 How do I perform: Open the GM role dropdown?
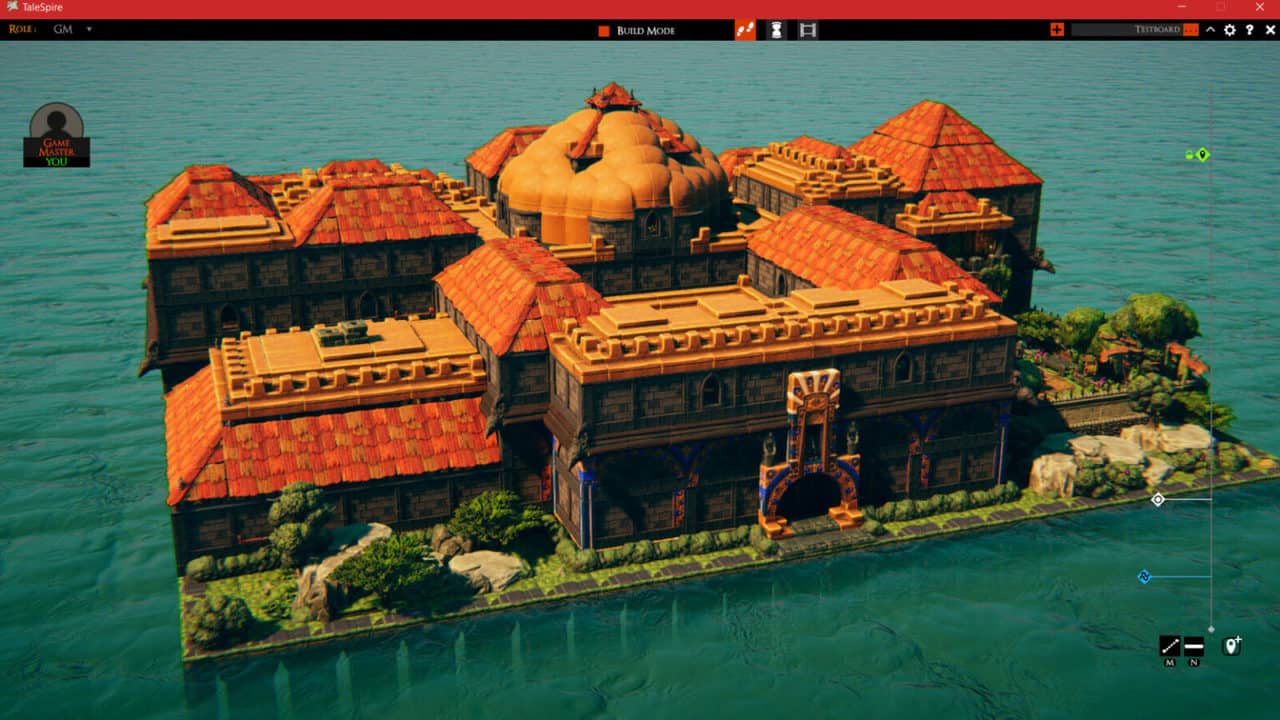click(x=88, y=30)
